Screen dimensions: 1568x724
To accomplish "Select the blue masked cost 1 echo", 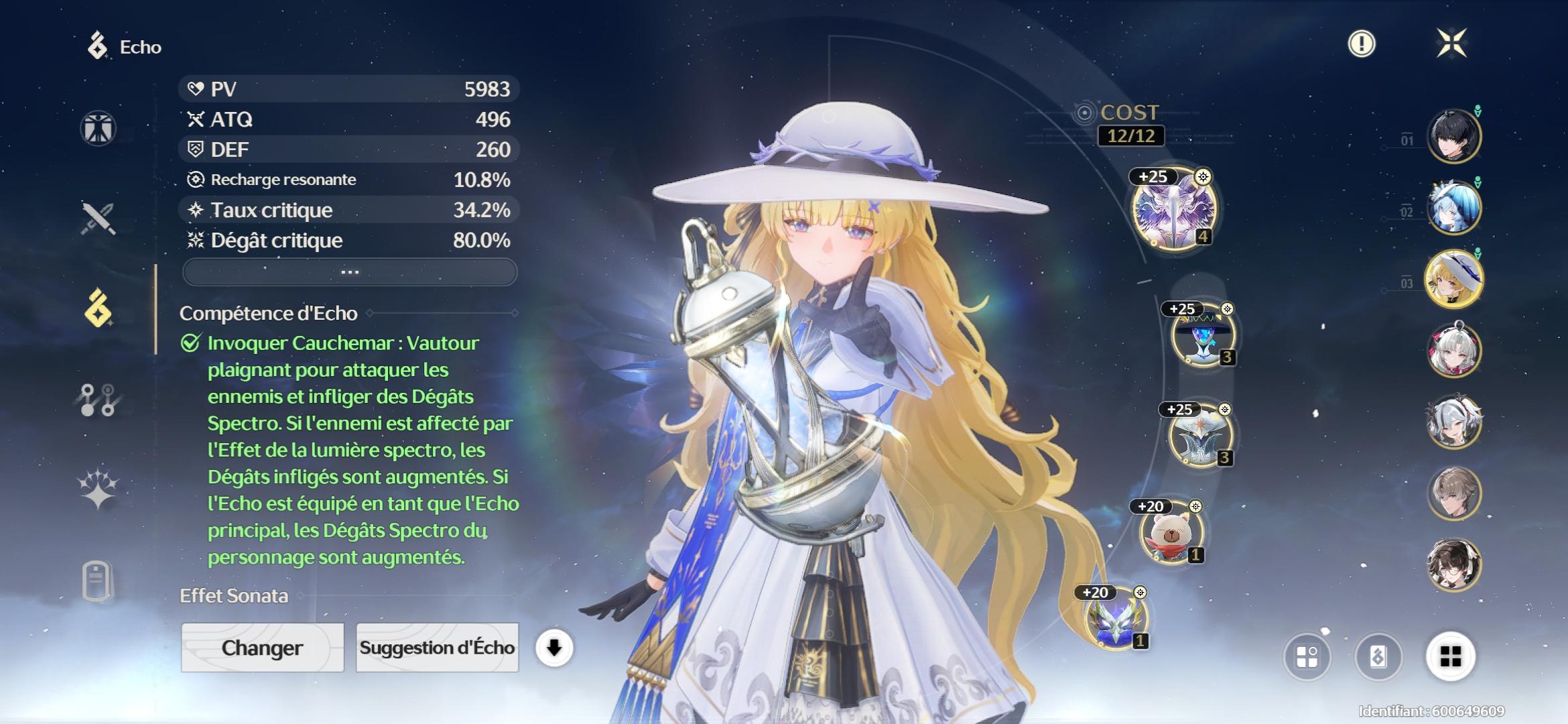I will pos(1116,620).
